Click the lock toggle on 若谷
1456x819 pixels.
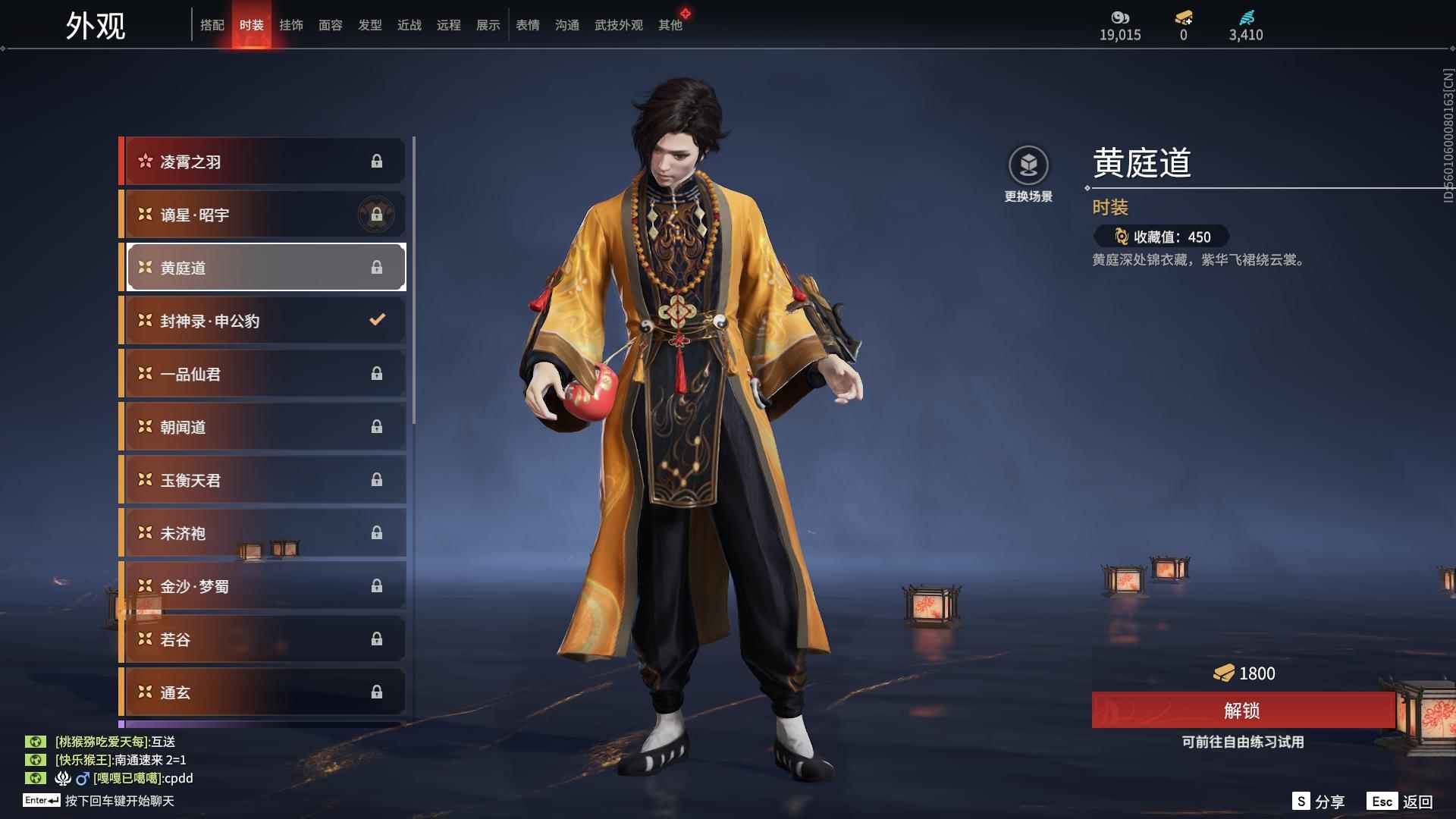378,639
